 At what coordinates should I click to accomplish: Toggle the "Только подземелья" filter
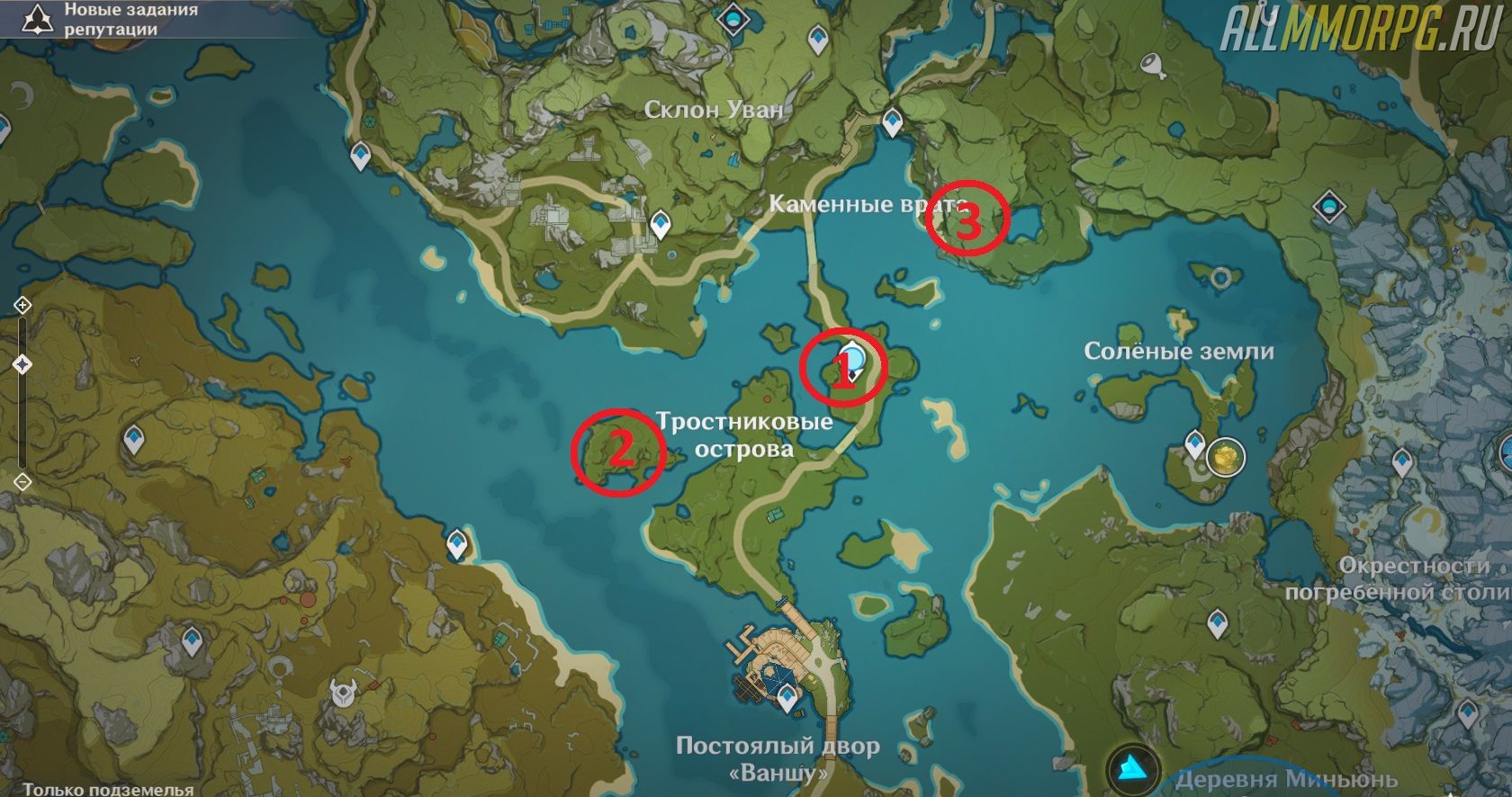coord(108,789)
